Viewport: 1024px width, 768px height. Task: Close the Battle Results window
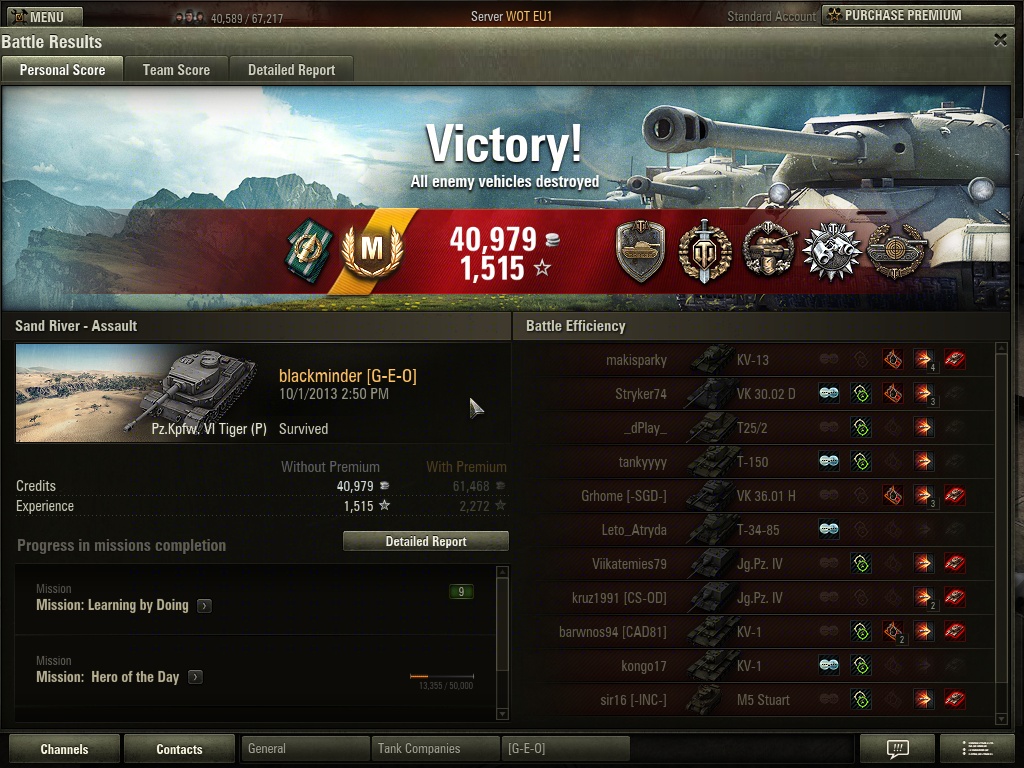[x=1000, y=40]
